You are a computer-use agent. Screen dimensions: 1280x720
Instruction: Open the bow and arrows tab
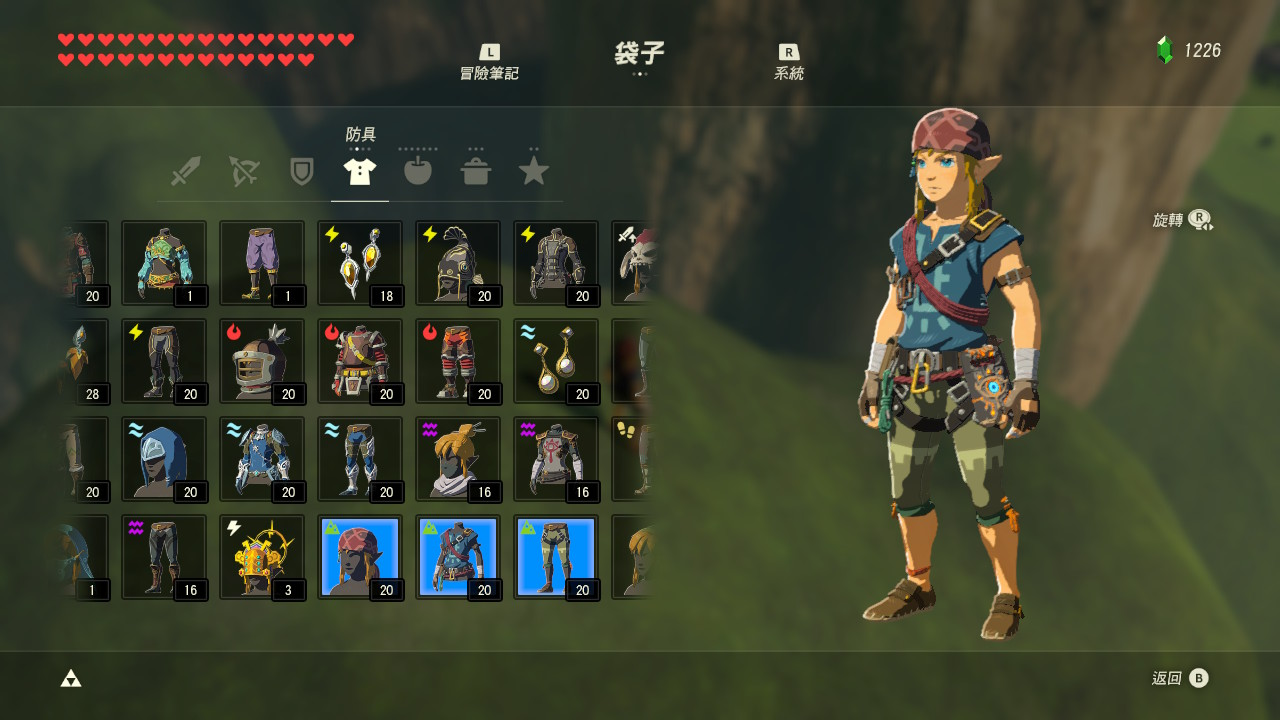(x=243, y=171)
